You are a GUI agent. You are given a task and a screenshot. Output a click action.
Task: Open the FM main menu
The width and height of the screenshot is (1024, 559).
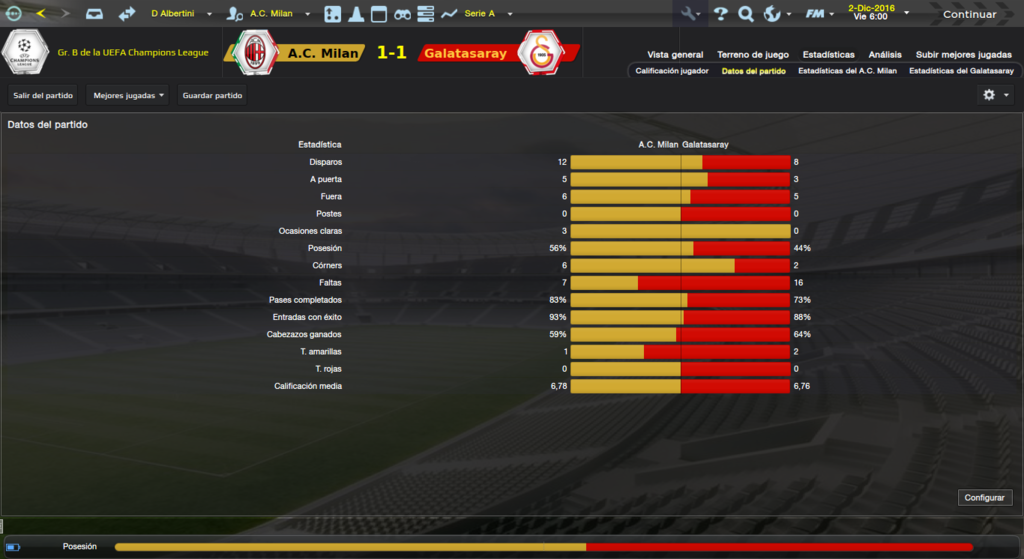820,14
